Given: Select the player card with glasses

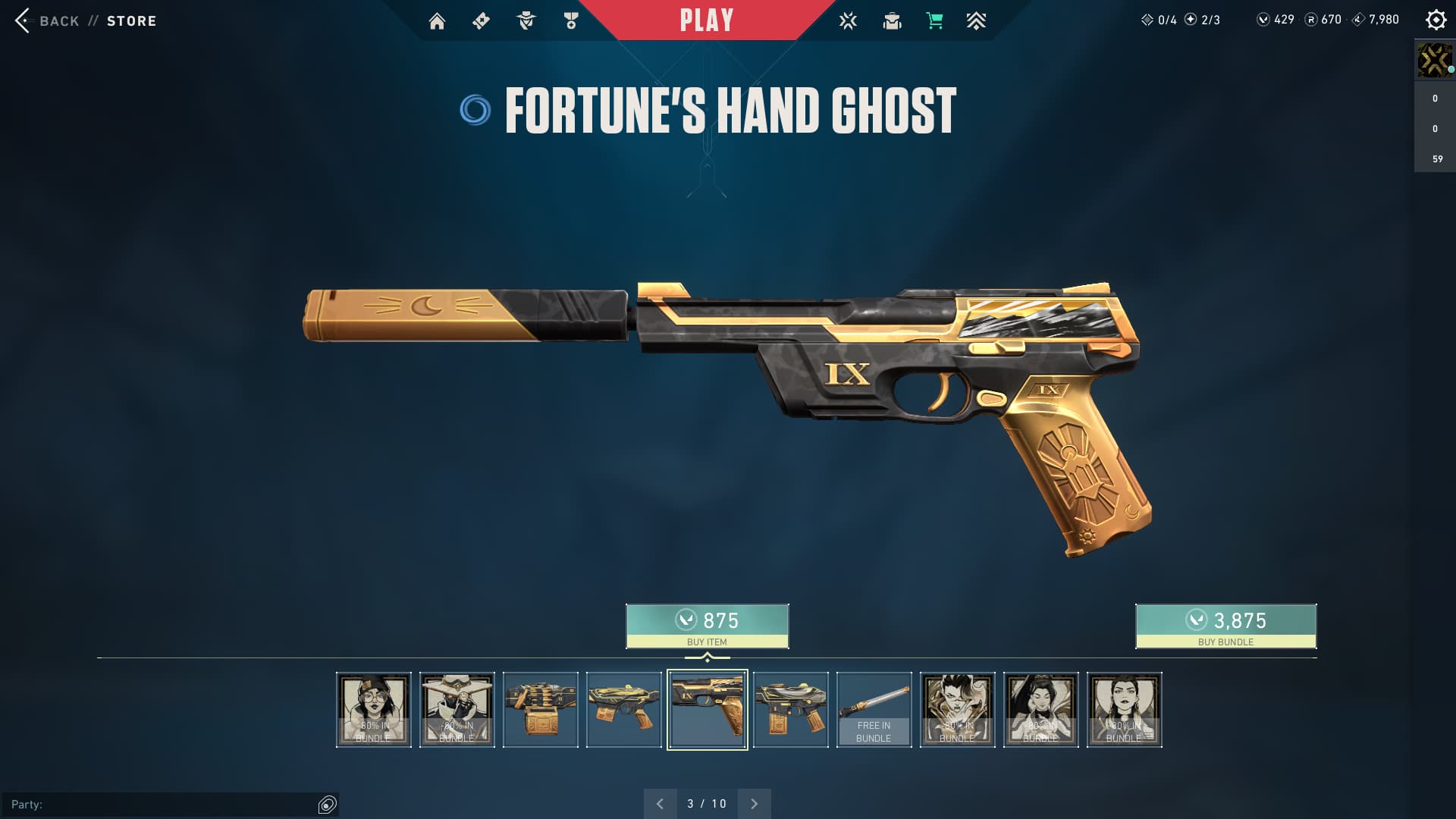Looking at the screenshot, I should tap(374, 710).
